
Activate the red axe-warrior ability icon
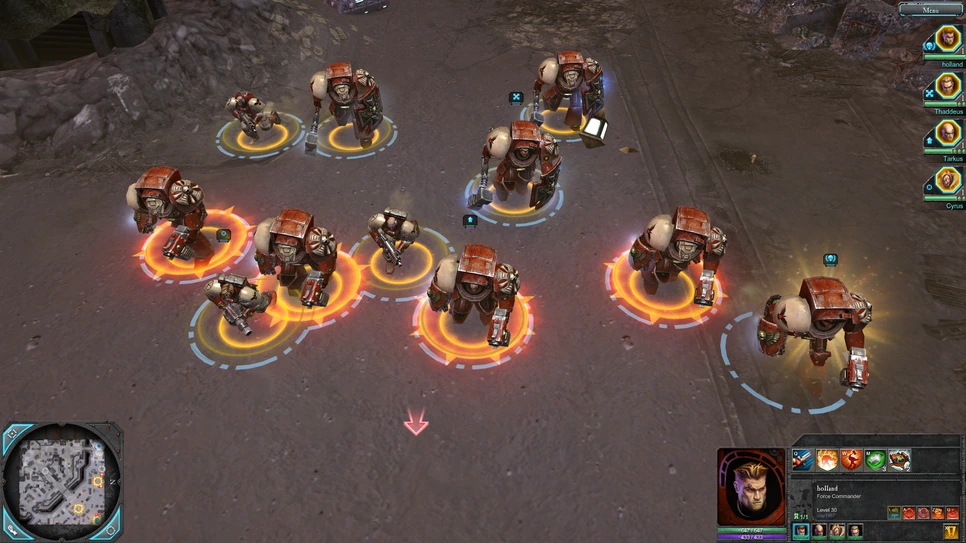point(852,460)
